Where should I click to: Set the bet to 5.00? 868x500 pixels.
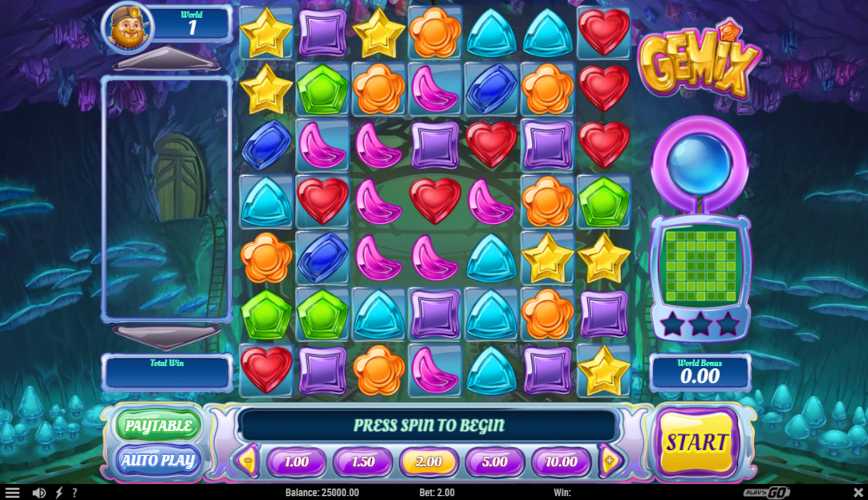click(x=494, y=461)
